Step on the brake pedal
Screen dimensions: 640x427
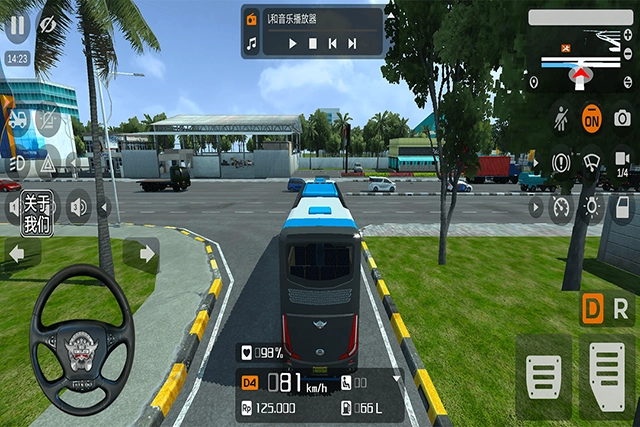pos(544,377)
